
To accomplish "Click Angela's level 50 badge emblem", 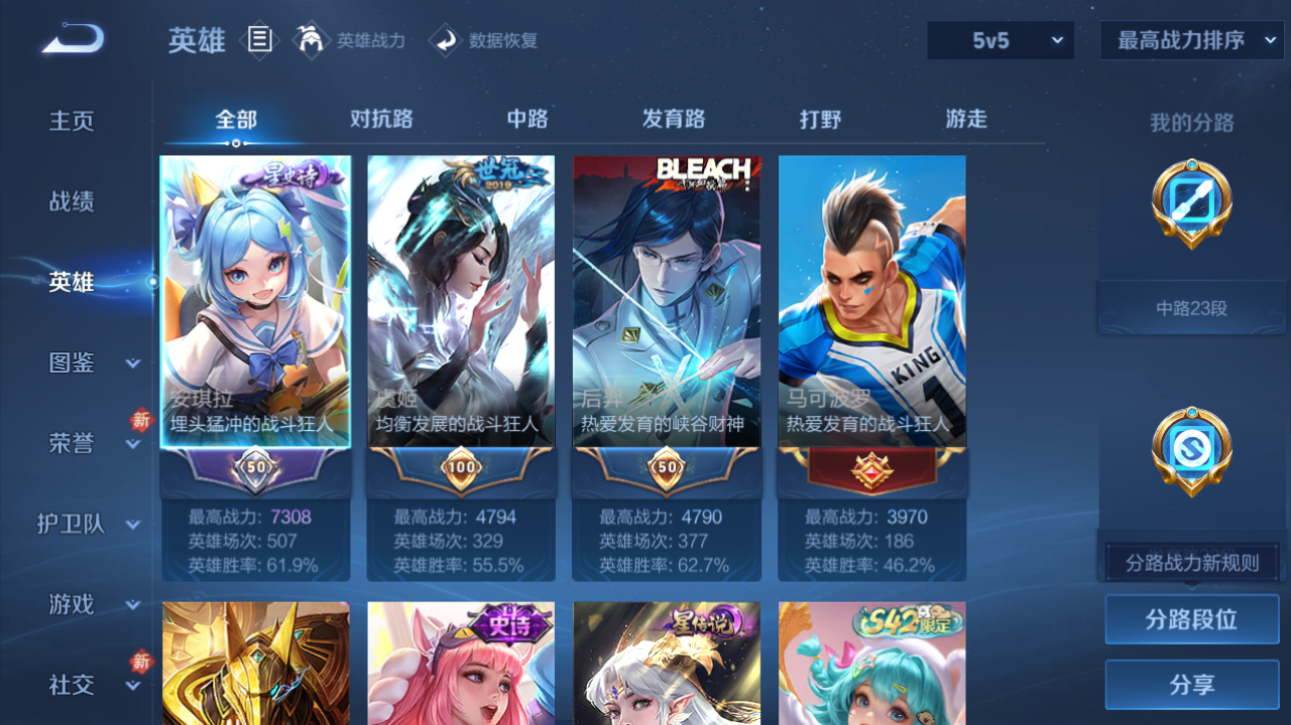I will [x=255, y=465].
